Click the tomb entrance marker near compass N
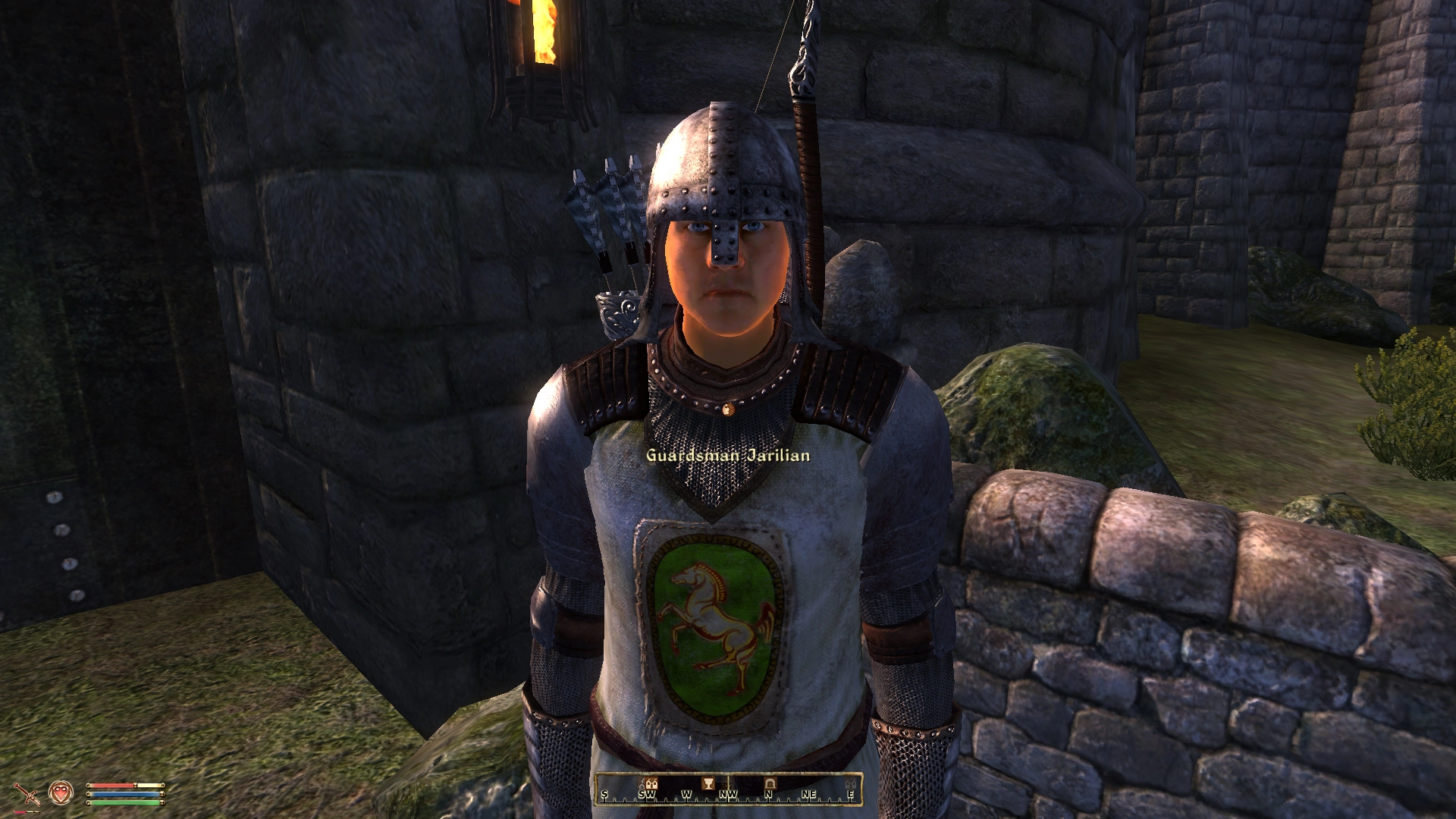Image resolution: width=1456 pixels, height=819 pixels. 770,782
